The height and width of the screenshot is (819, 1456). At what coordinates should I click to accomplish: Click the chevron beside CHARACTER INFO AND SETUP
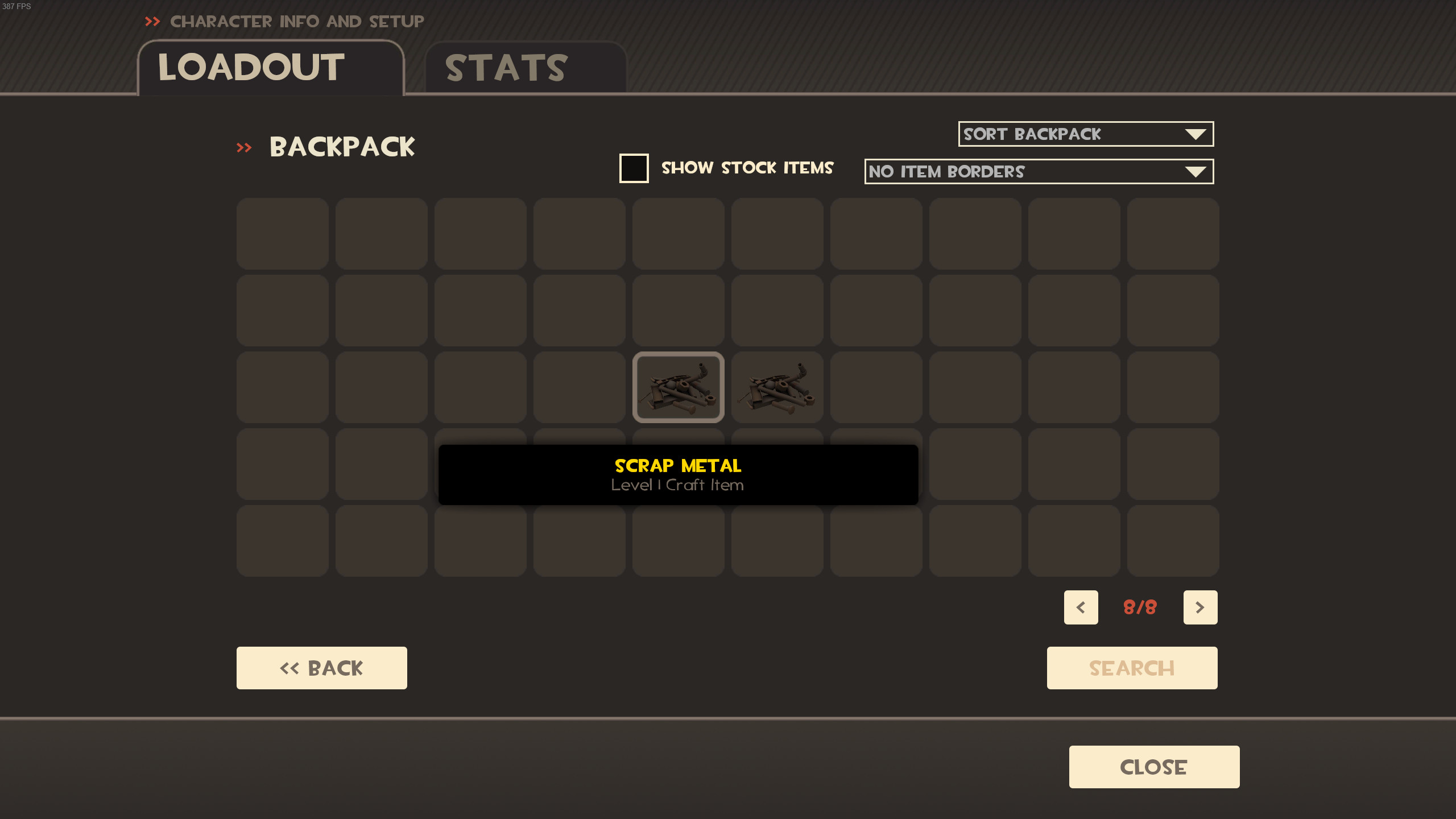[x=152, y=22]
